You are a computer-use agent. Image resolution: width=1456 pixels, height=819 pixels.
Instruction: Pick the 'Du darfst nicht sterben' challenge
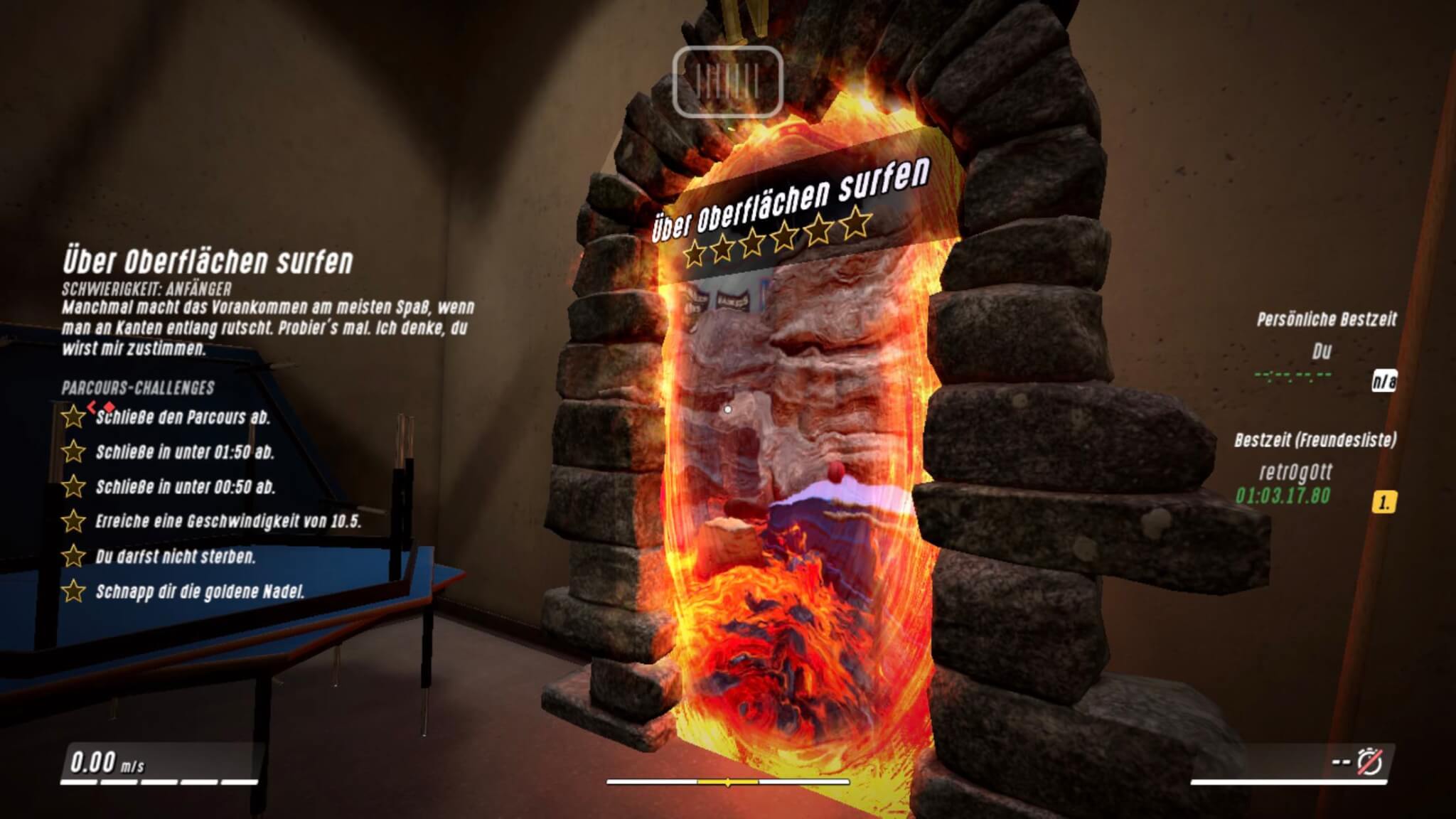point(175,557)
